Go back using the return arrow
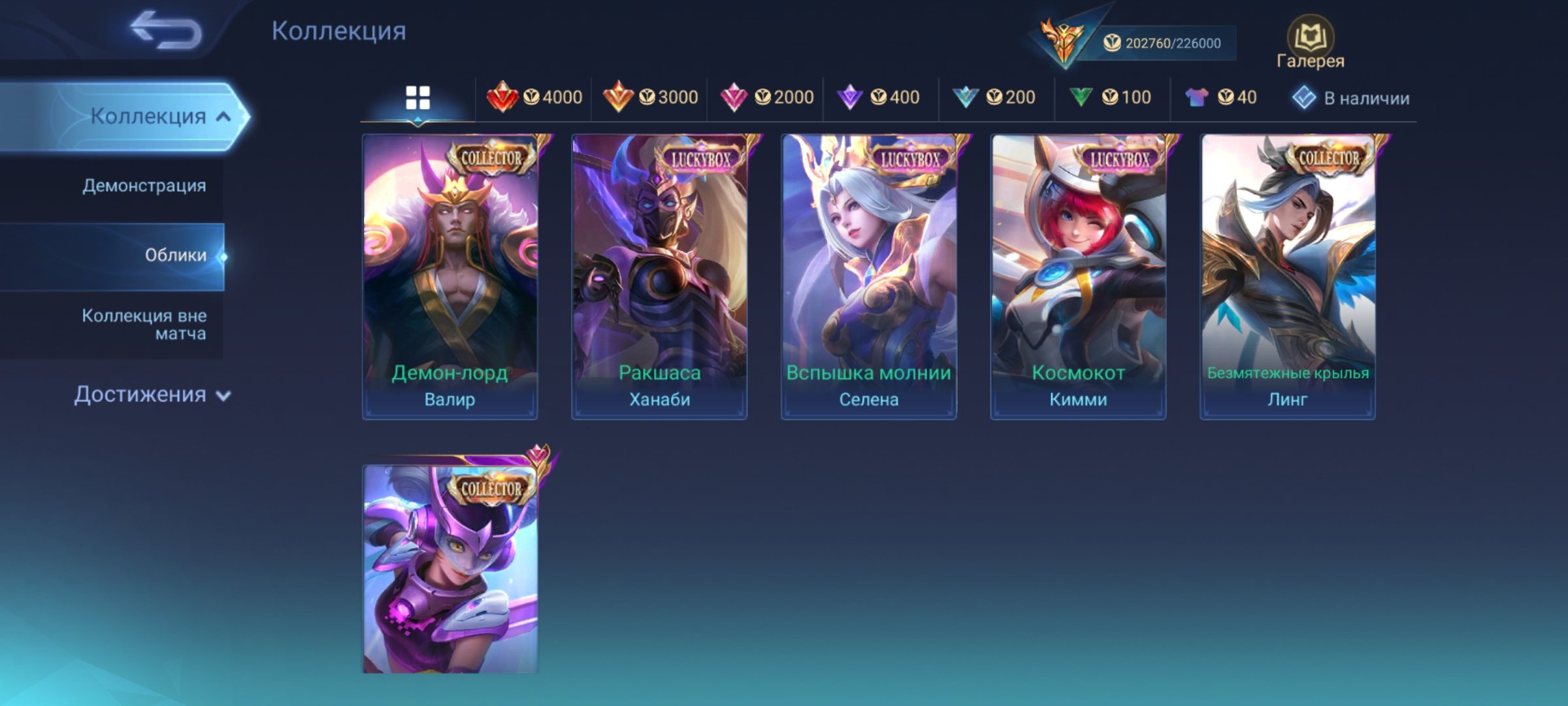 pyautogui.click(x=165, y=30)
